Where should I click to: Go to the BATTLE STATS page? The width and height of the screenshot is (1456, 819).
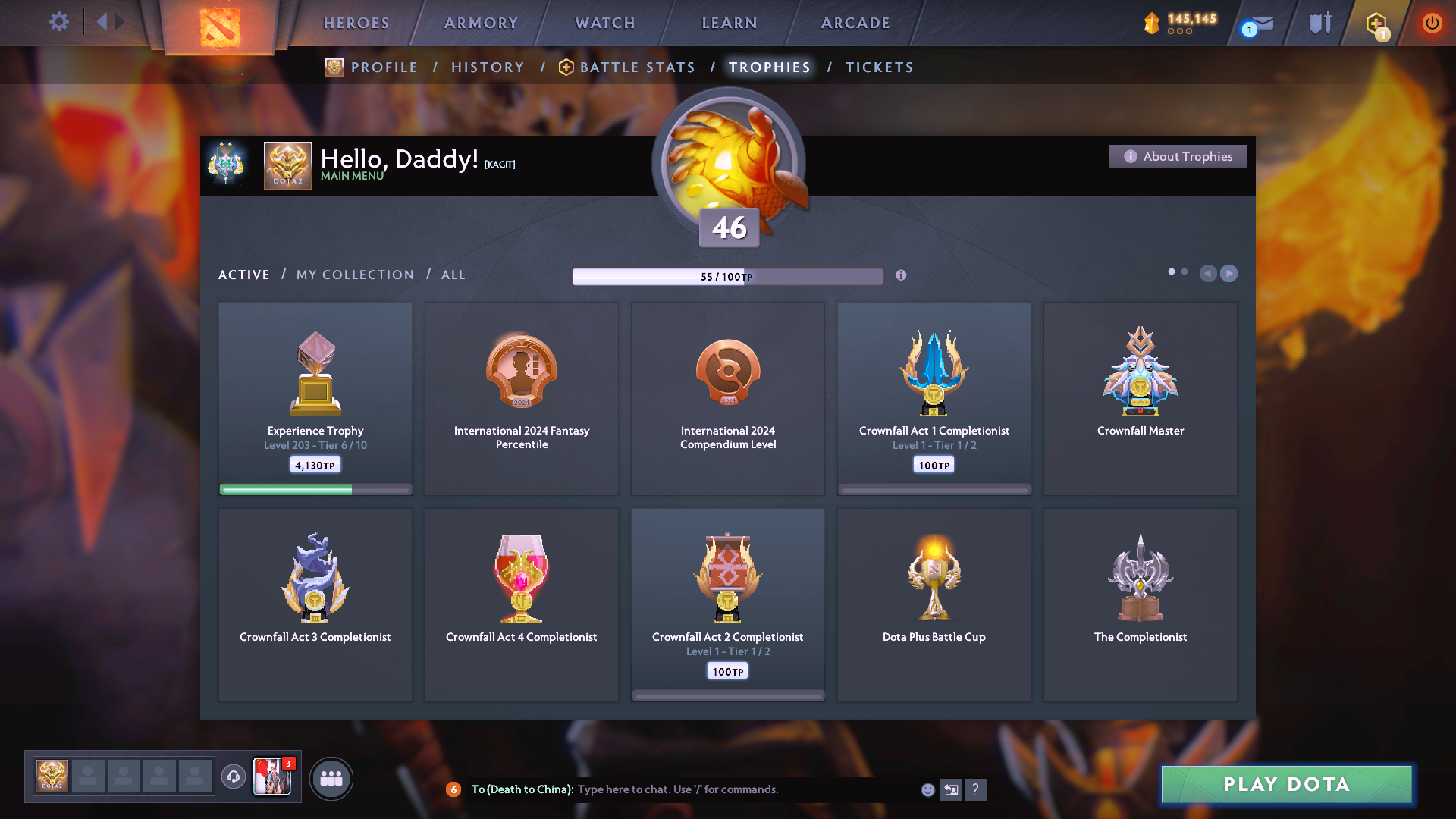[636, 67]
